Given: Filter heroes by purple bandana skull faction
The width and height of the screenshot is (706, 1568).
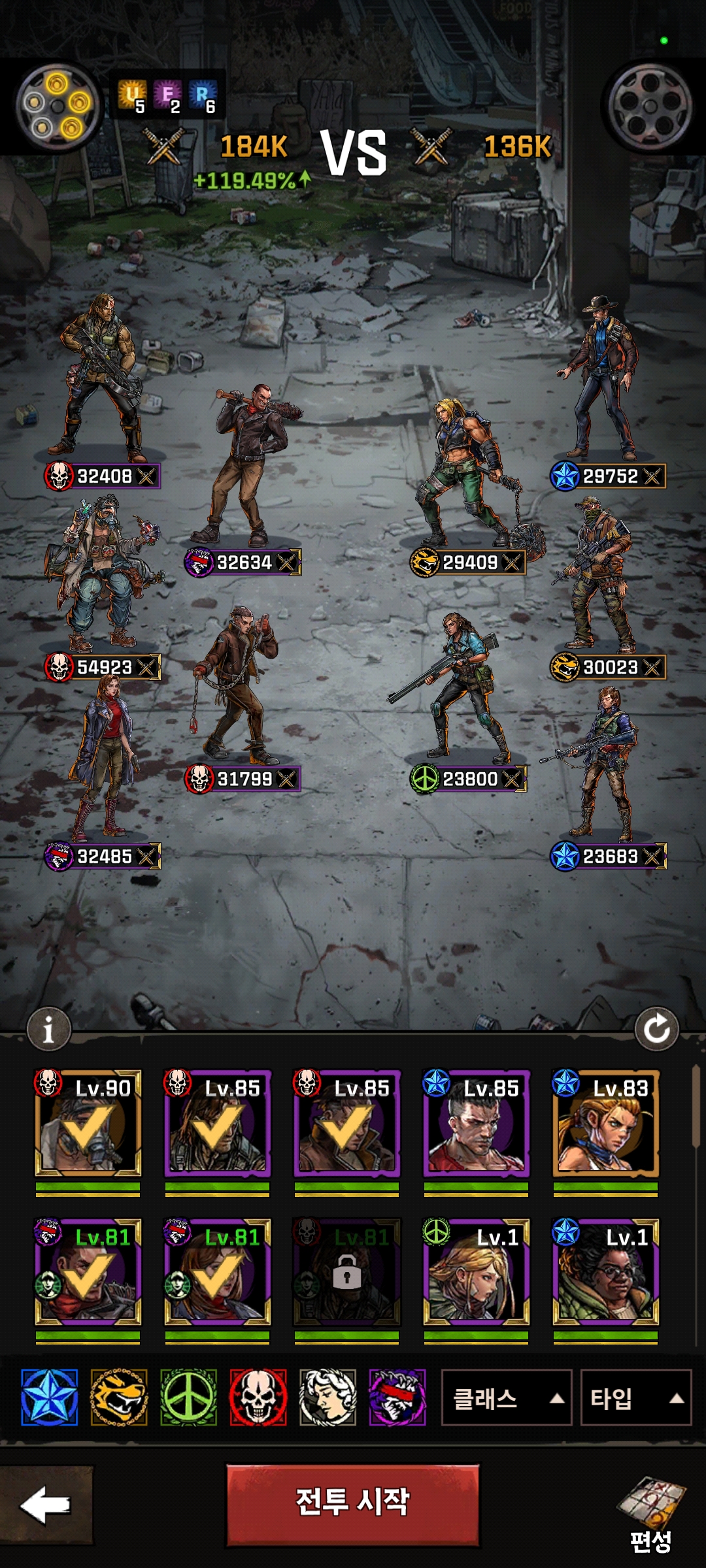Looking at the screenshot, I should 397,1397.
